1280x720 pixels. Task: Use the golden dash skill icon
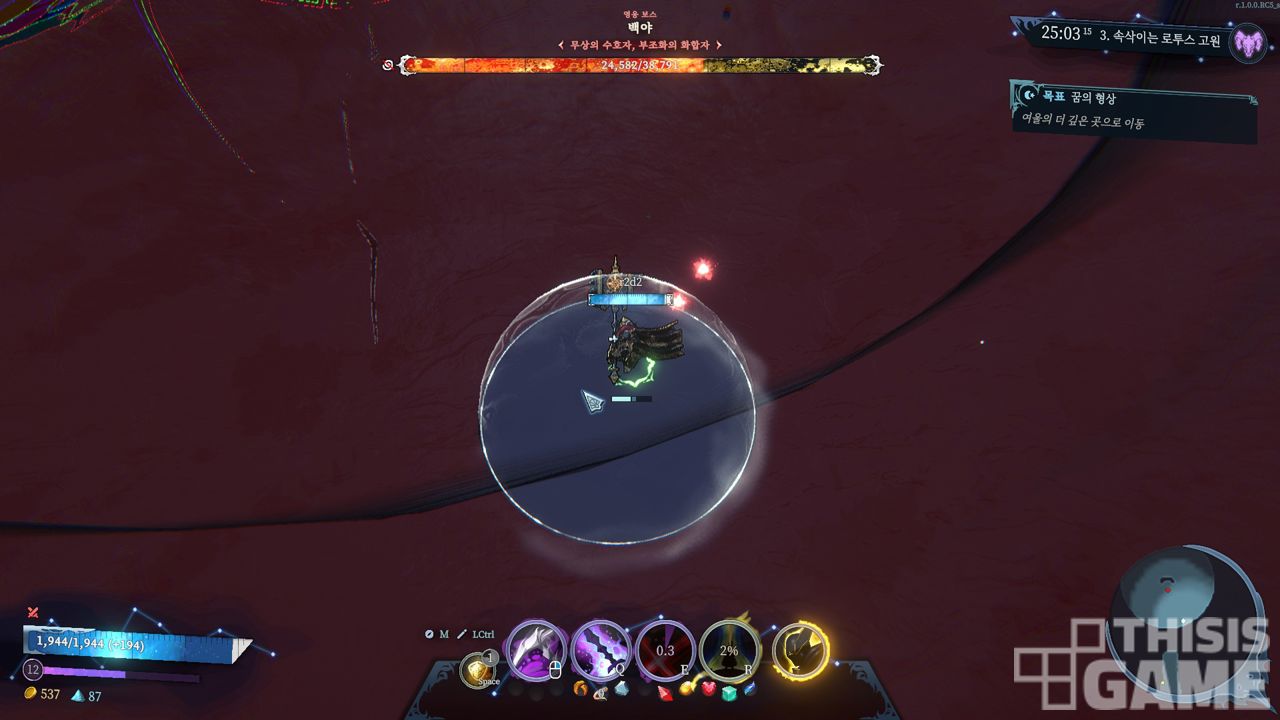click(478, 669)
